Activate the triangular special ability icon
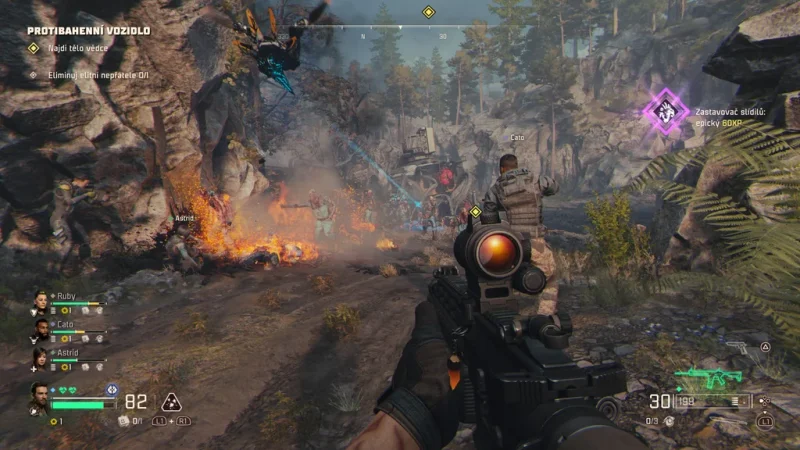Screen dimensions: 800x450 tap(171, 402)
